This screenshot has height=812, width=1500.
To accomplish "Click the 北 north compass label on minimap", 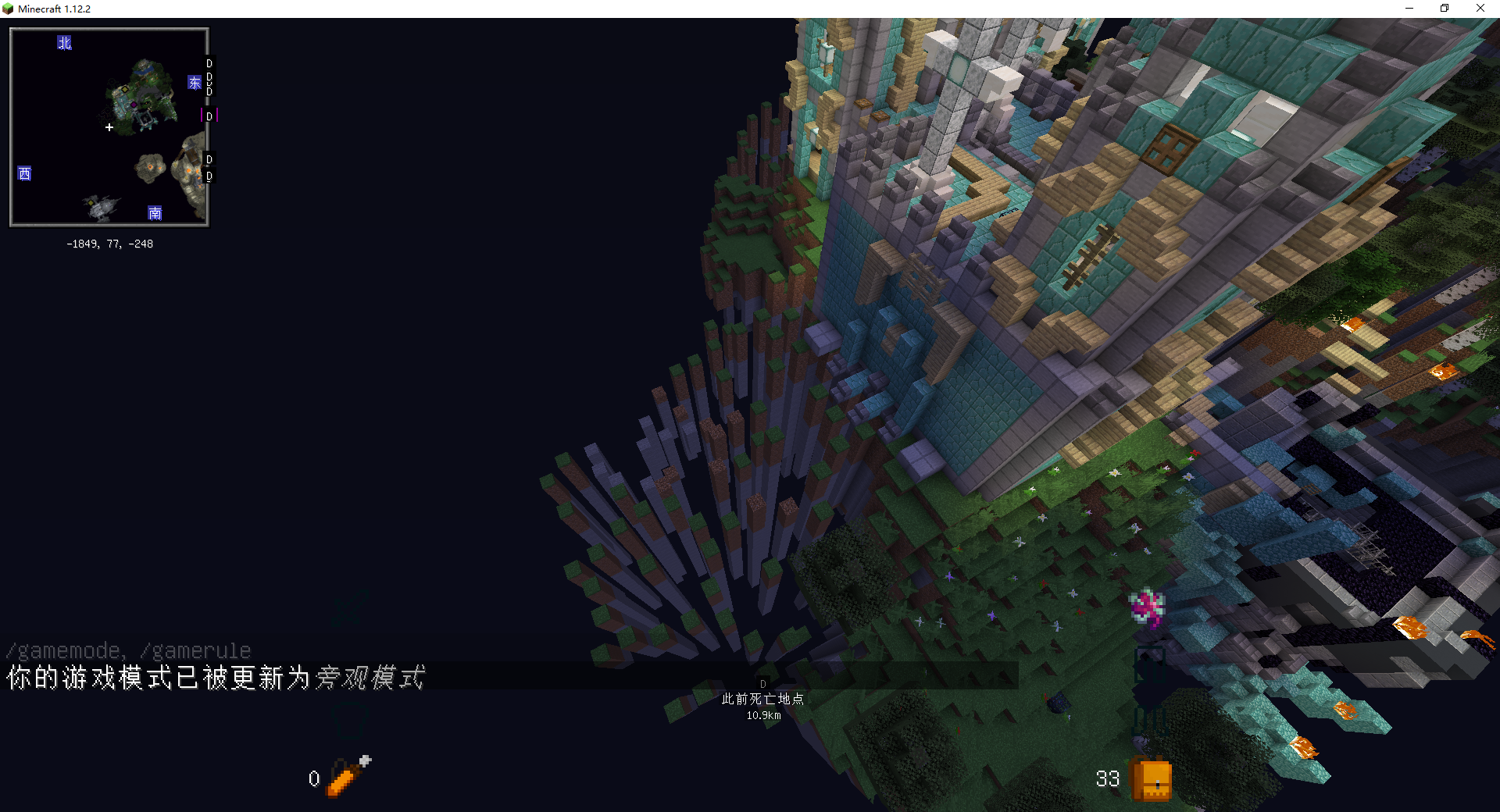I will click(65, 43).
